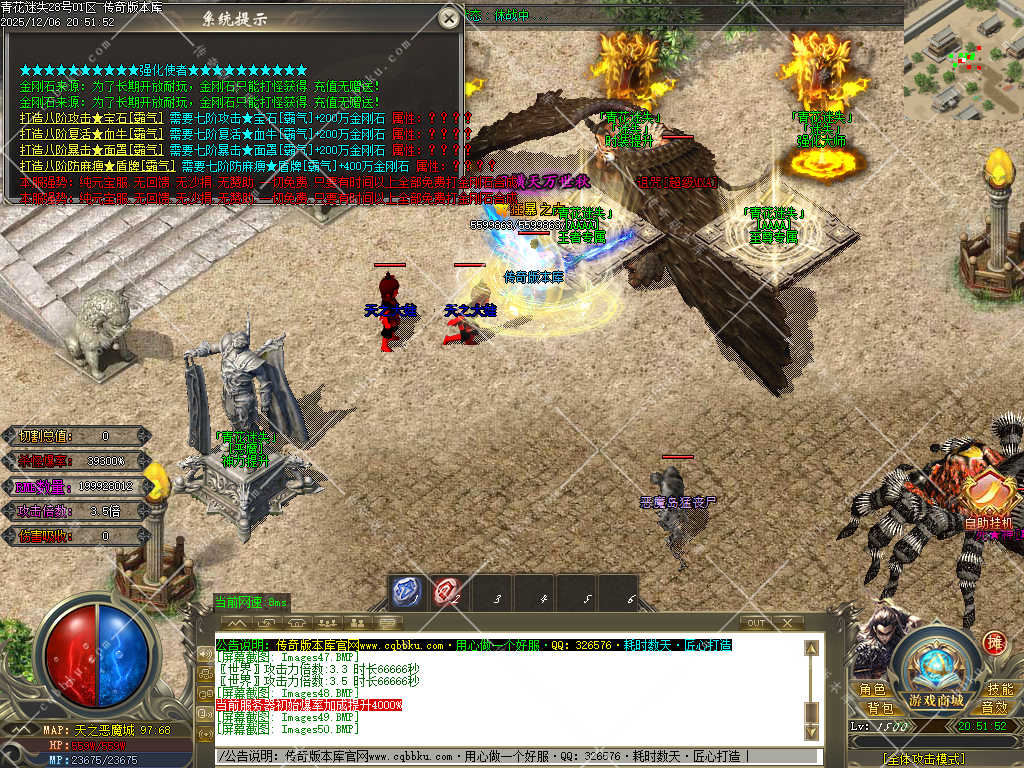Use the red rune in hotbar slot 2
The width and height of the screenshot is (1024, 768).
point(446,593)
